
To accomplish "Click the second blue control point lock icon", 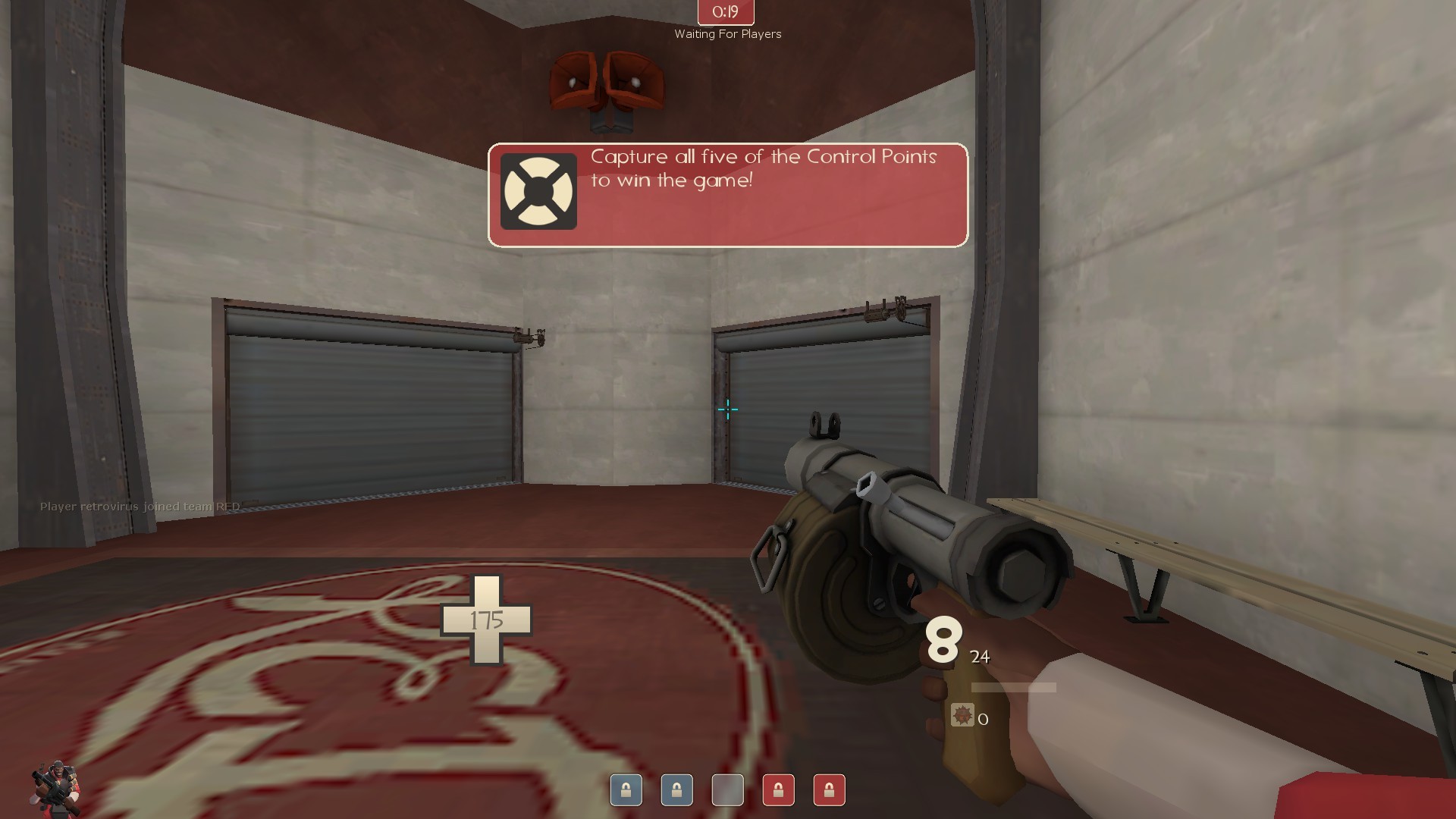I will pyautogui.click(x=676, y=790).
